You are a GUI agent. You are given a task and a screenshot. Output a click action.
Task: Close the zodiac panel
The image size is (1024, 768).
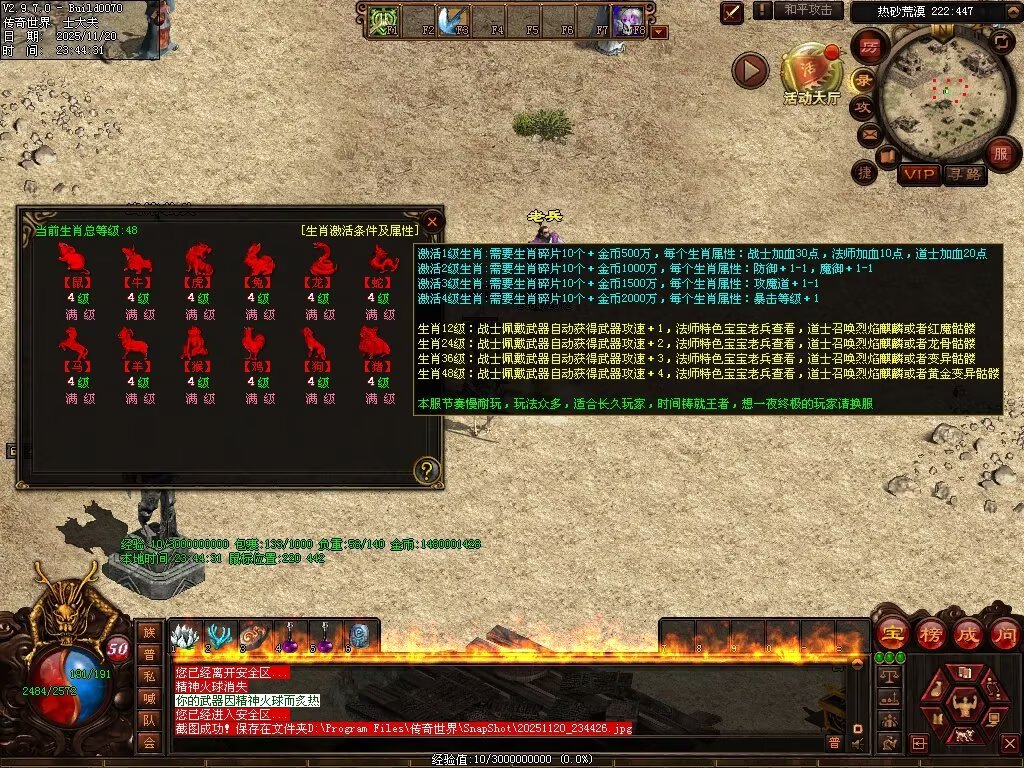tap(432, 221)
